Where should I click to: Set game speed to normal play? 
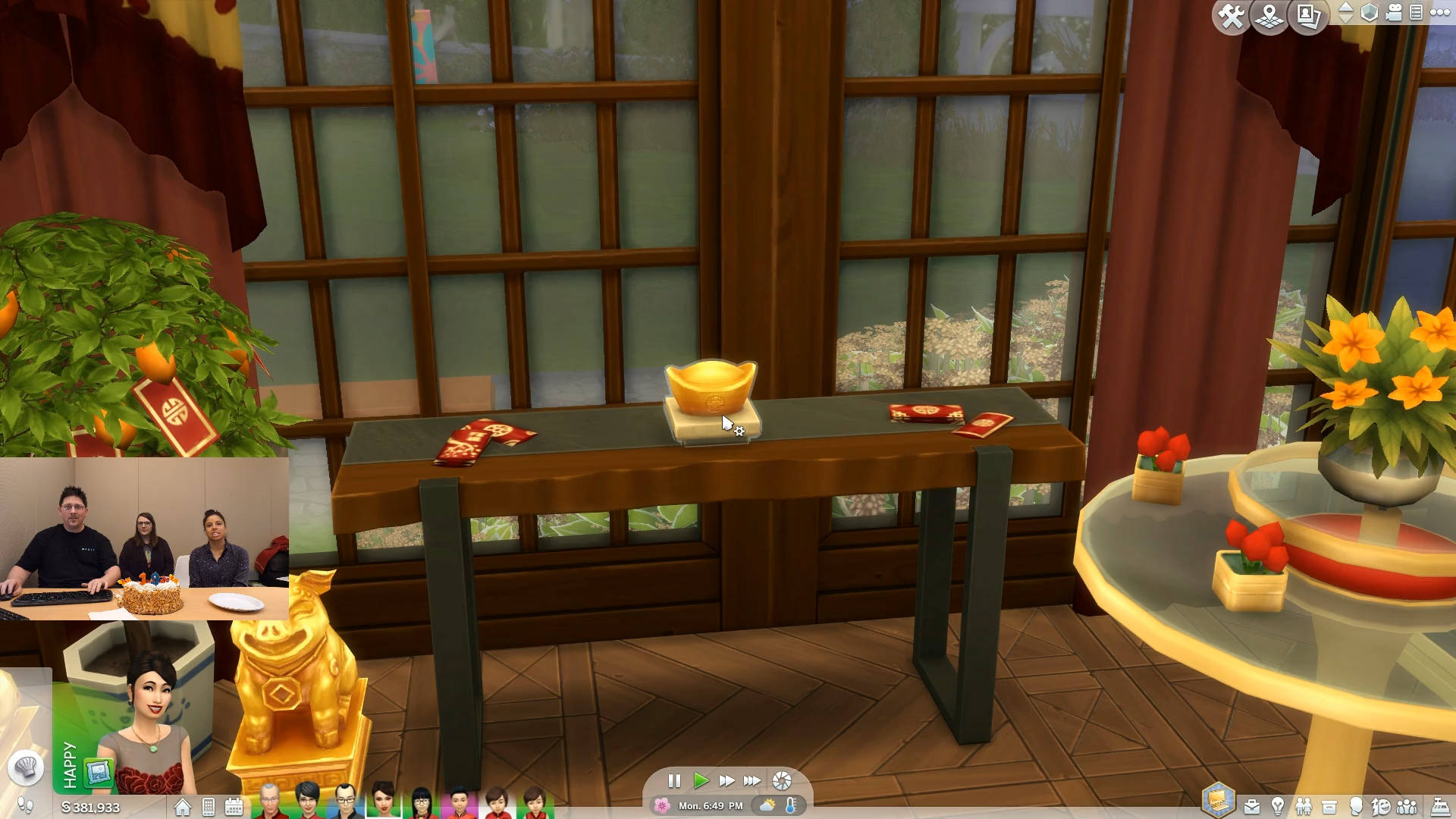coord(701,781)
